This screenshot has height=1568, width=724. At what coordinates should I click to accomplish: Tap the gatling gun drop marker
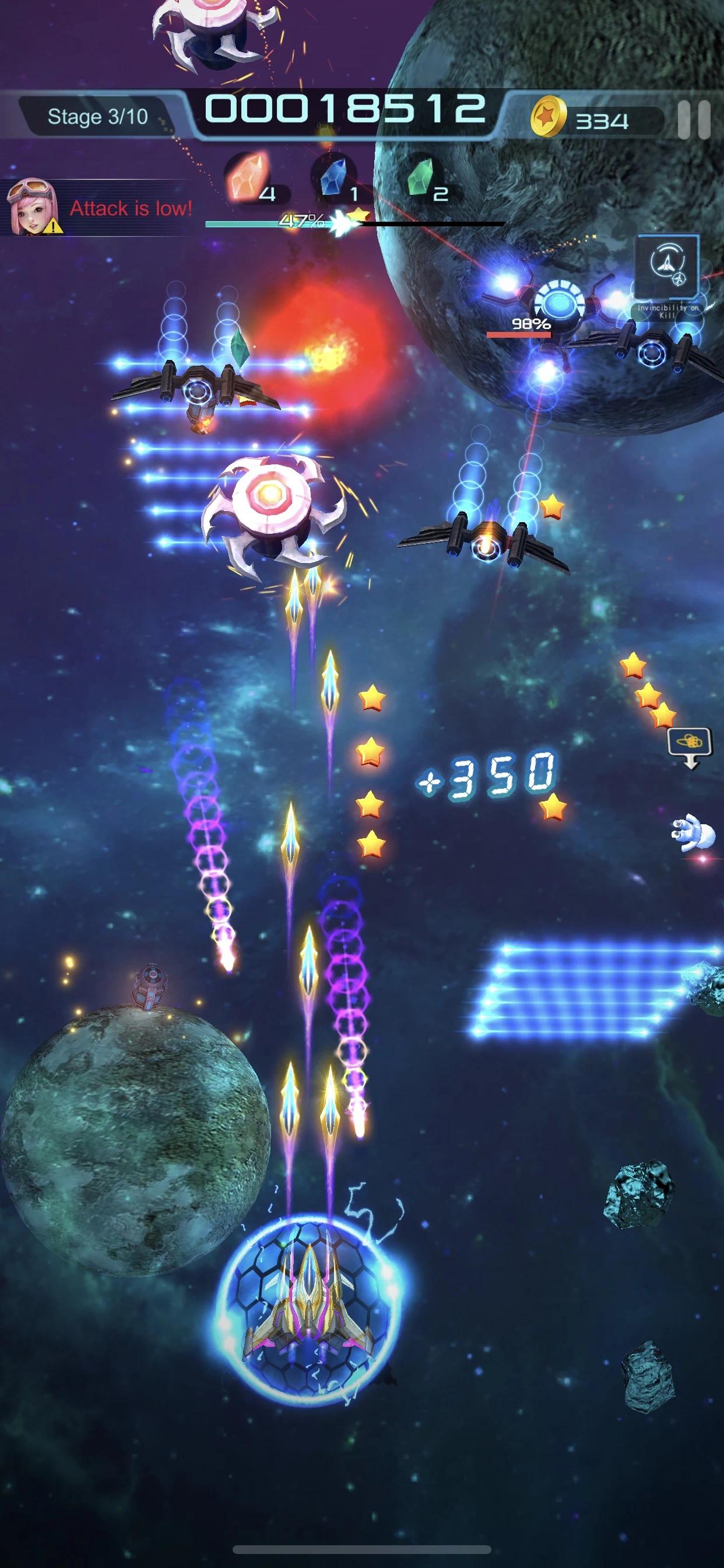coord(690,744)
